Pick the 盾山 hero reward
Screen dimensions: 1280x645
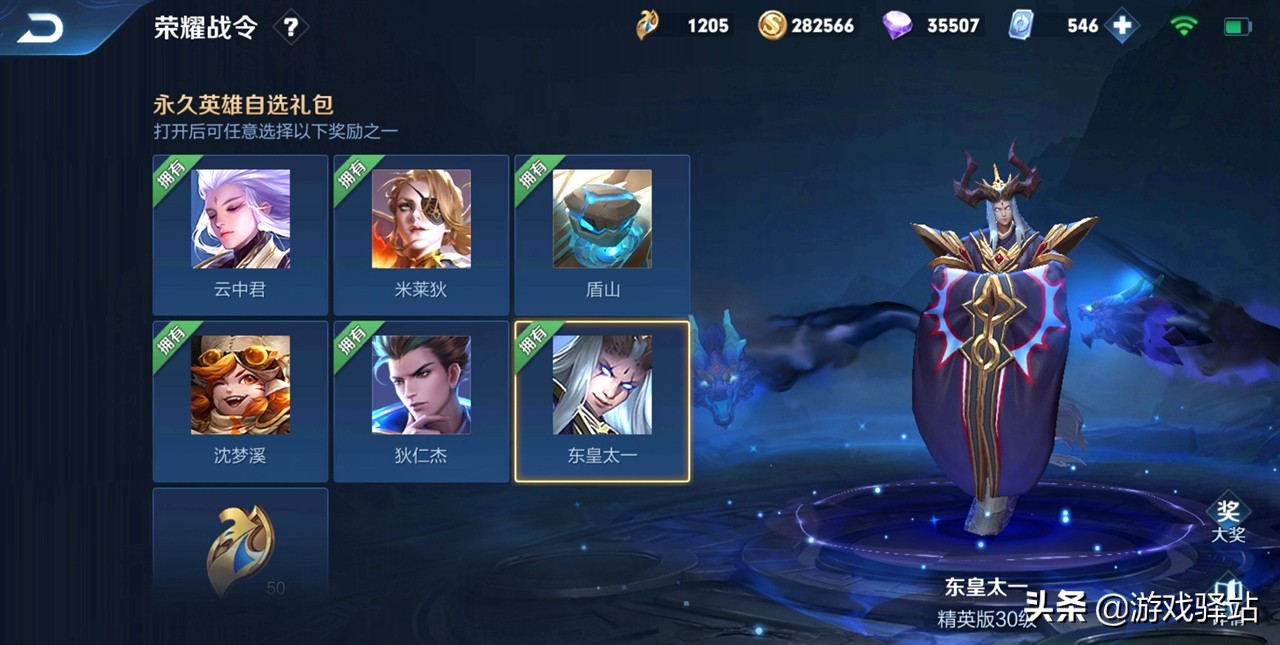[x=602, y=235]
